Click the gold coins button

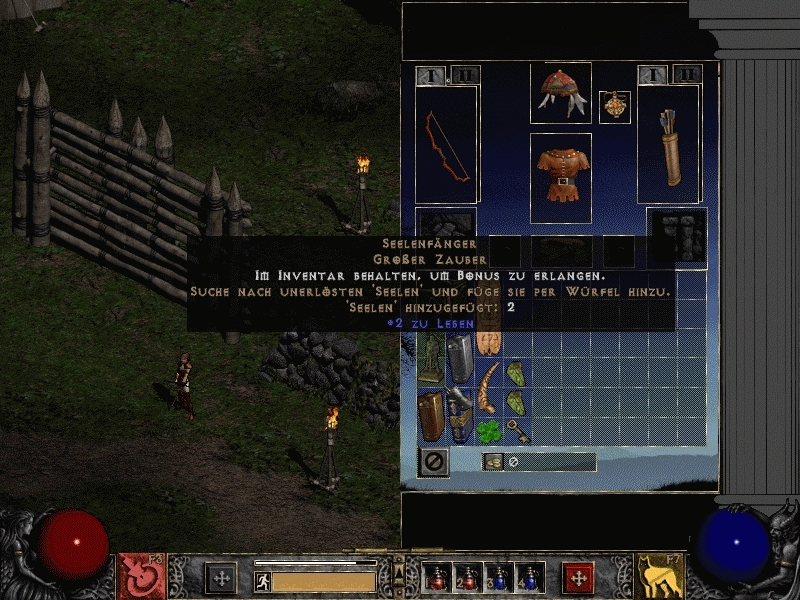coord(494,461)
